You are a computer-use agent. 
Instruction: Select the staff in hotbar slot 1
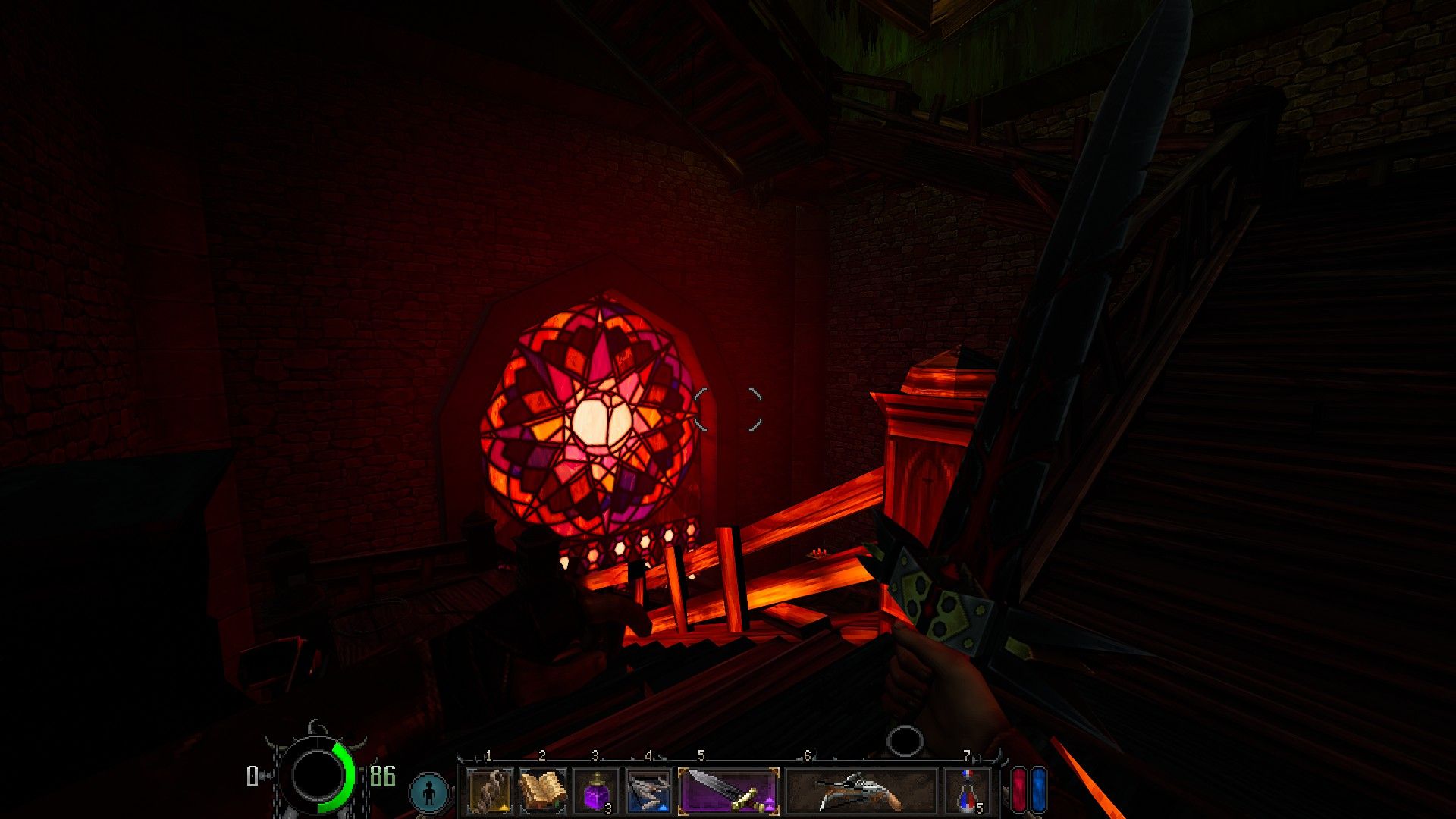(x=489, y=791)
